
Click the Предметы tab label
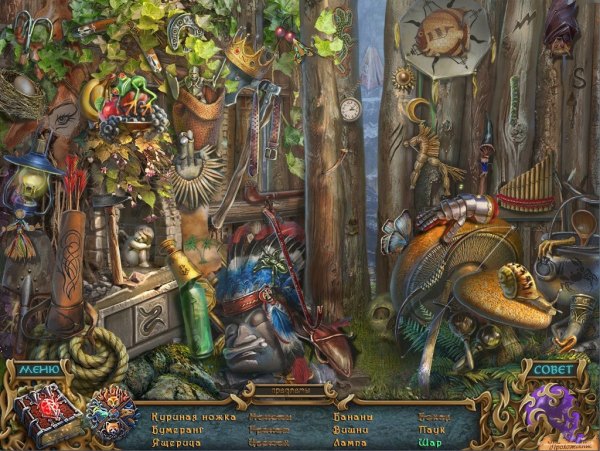(x=300, y=389)
